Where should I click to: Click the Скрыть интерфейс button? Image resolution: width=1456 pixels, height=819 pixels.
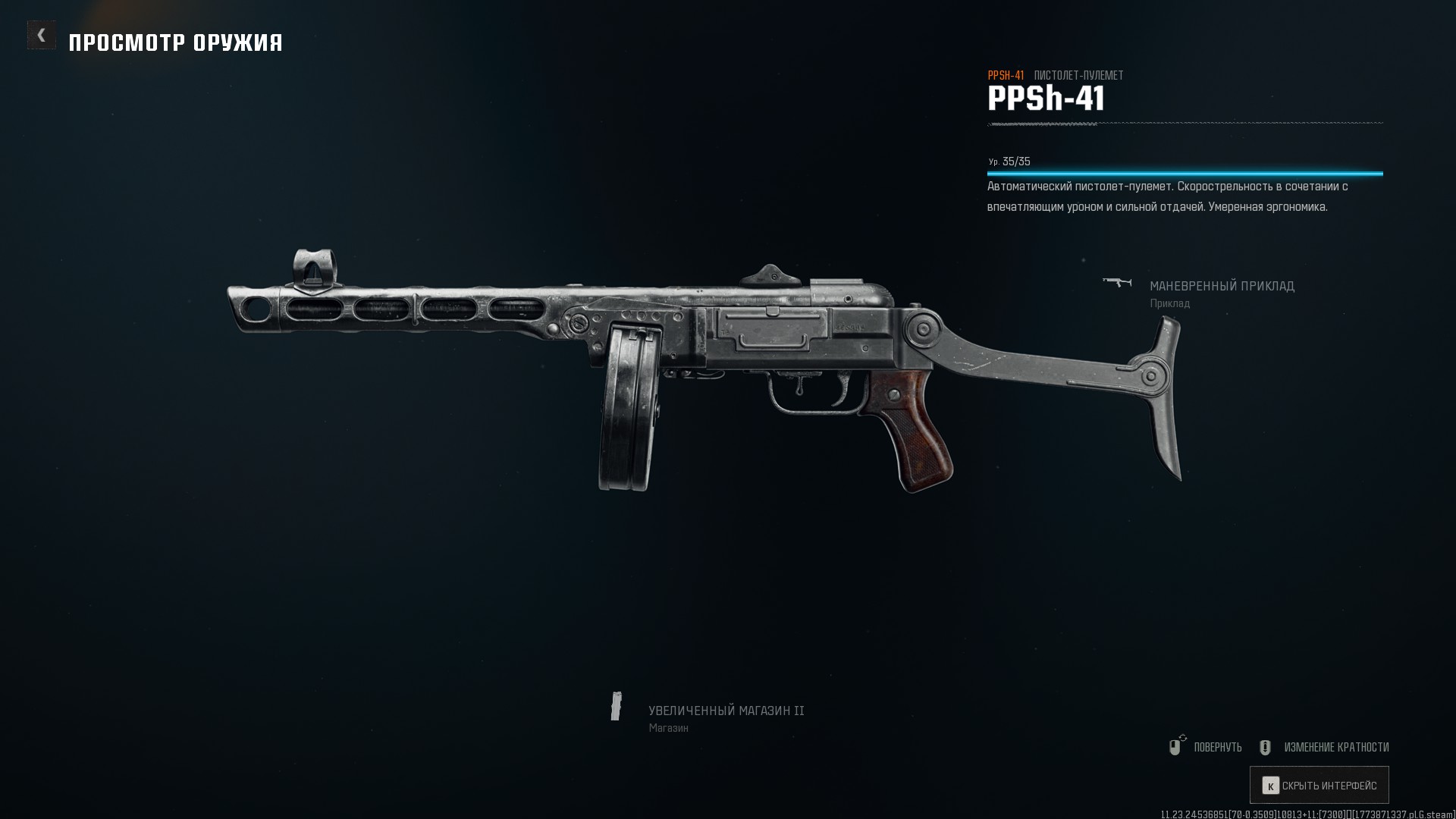coord(1319,786)
